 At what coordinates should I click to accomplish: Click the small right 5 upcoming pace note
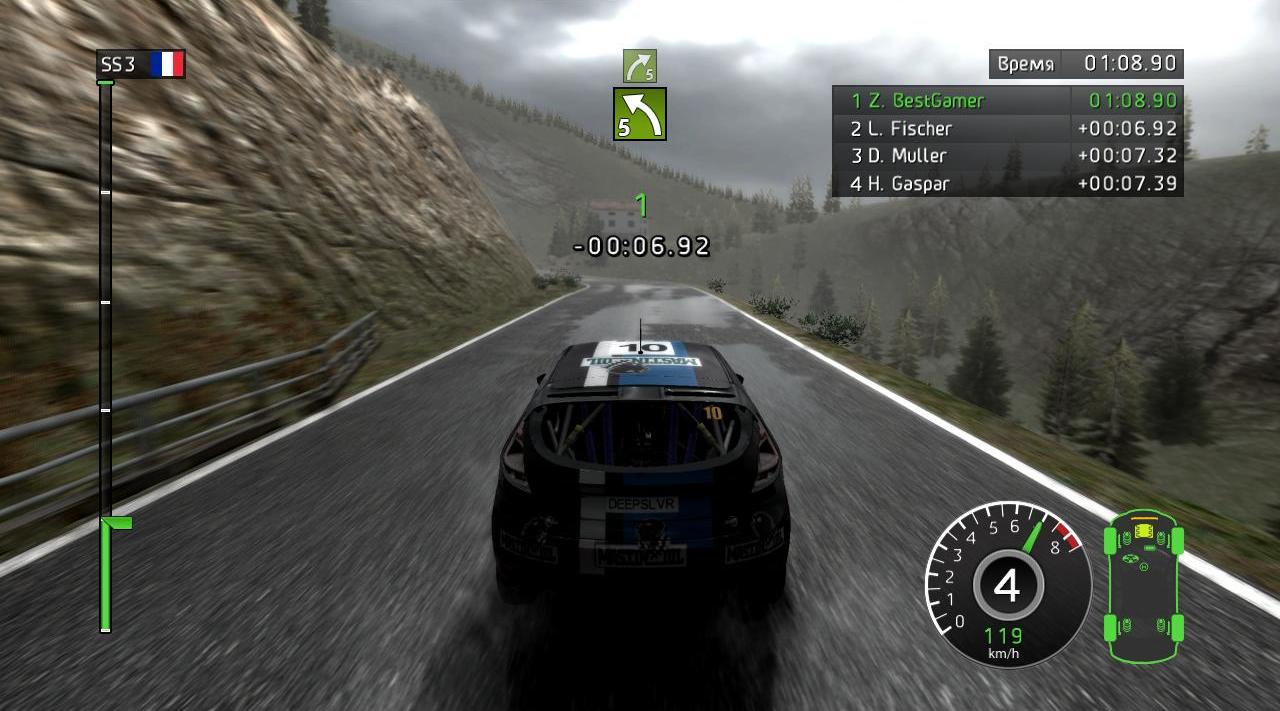point(639,66)
